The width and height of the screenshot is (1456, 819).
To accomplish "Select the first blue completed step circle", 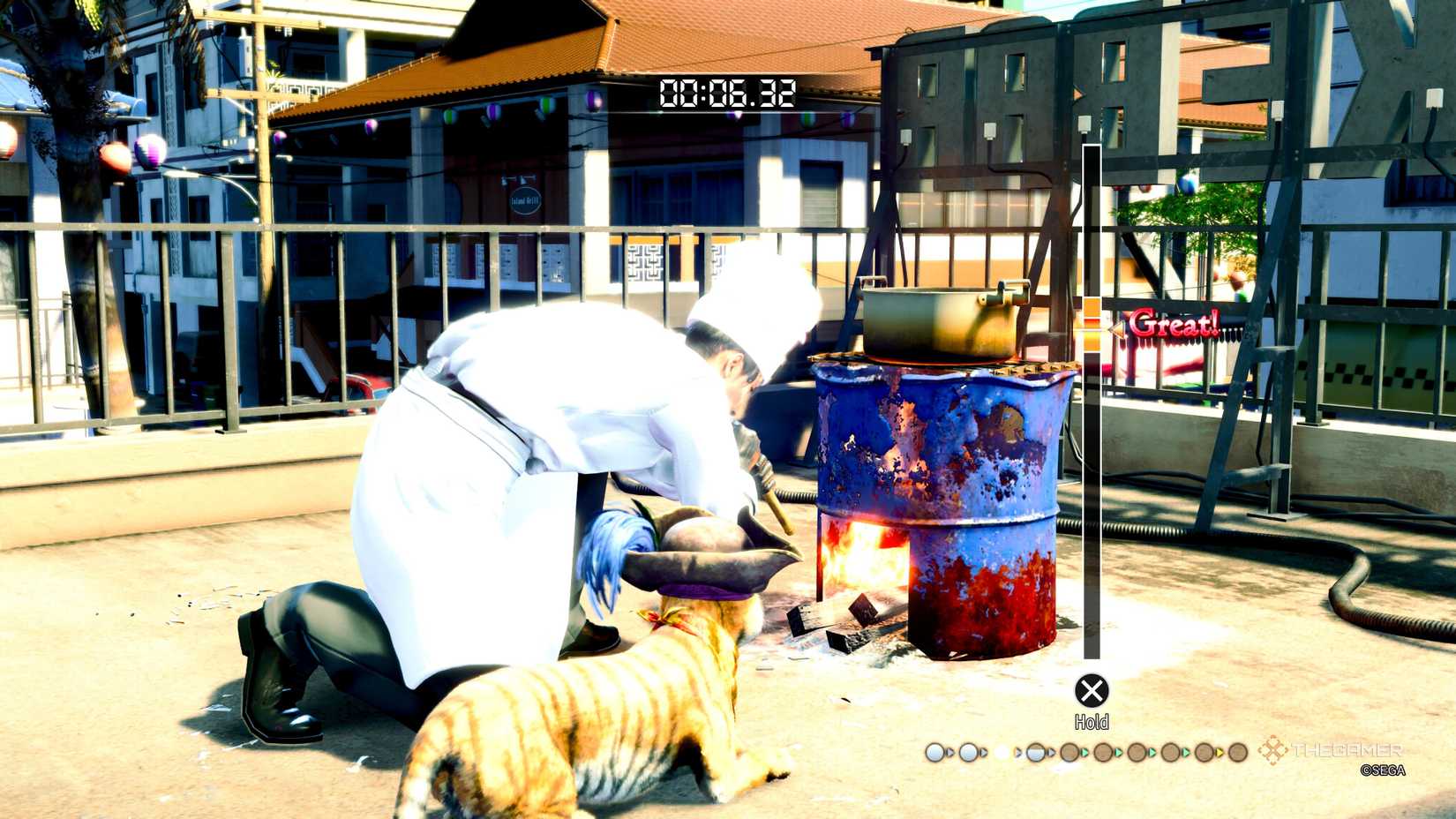I will pyautogui.click(x=934, y=753).
